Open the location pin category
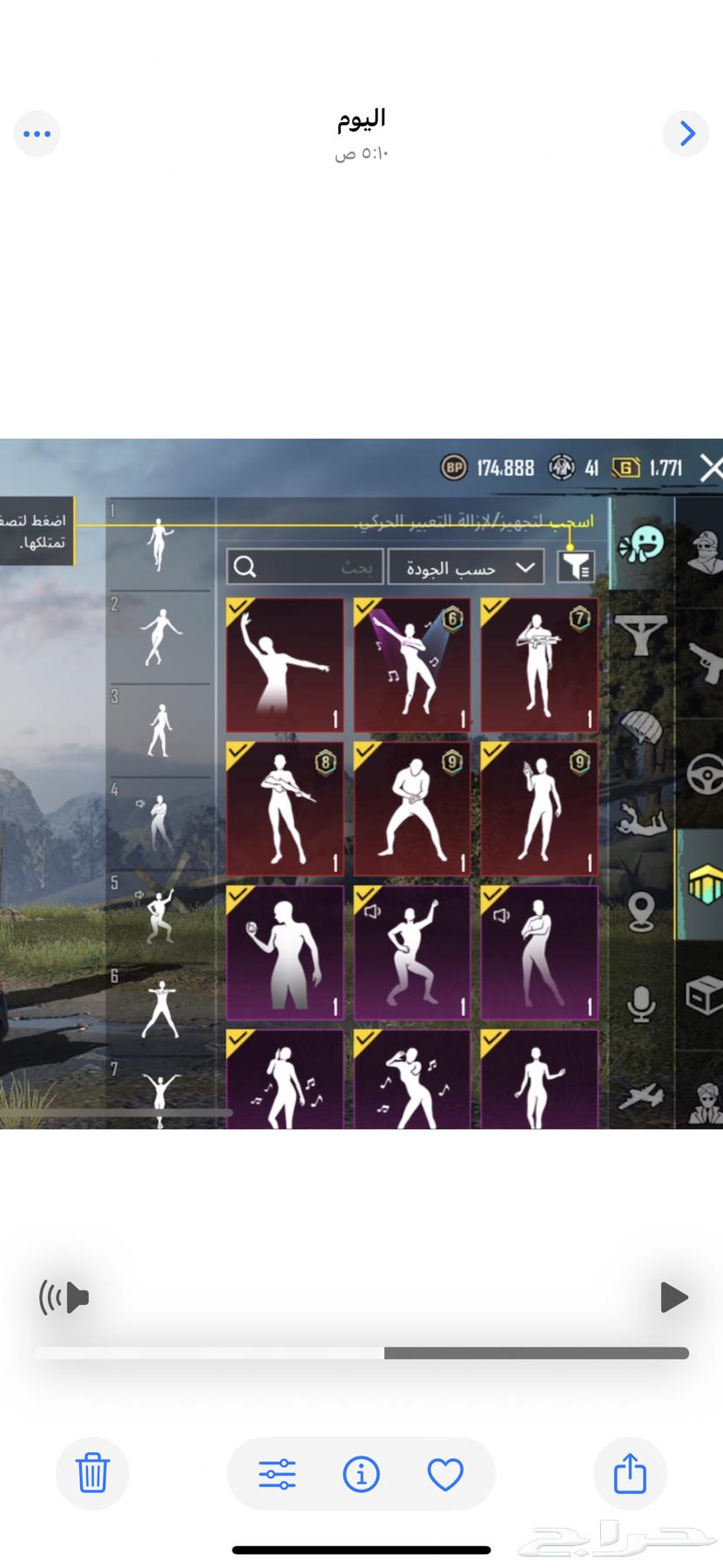 [x=642, y=912]
